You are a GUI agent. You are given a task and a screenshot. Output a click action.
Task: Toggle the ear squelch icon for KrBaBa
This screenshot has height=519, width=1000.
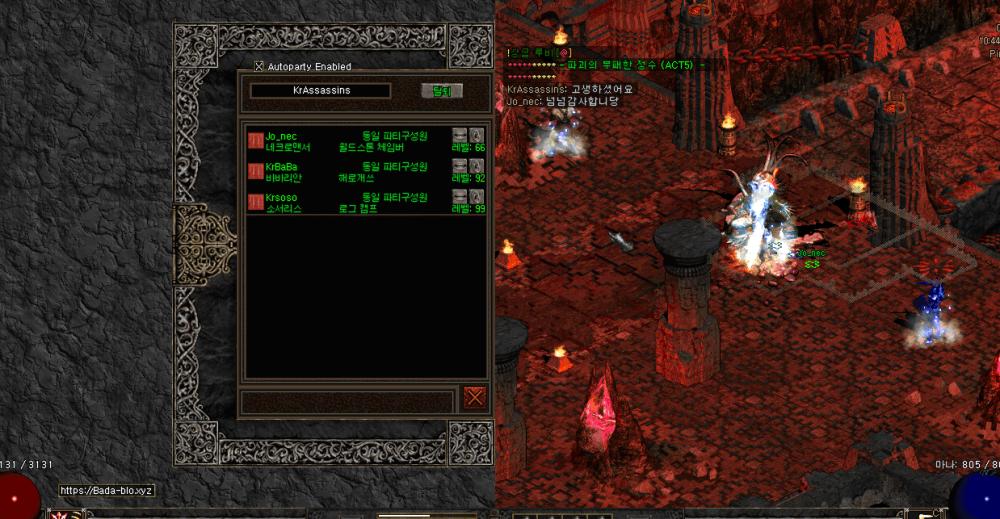[x=477, y=165]
